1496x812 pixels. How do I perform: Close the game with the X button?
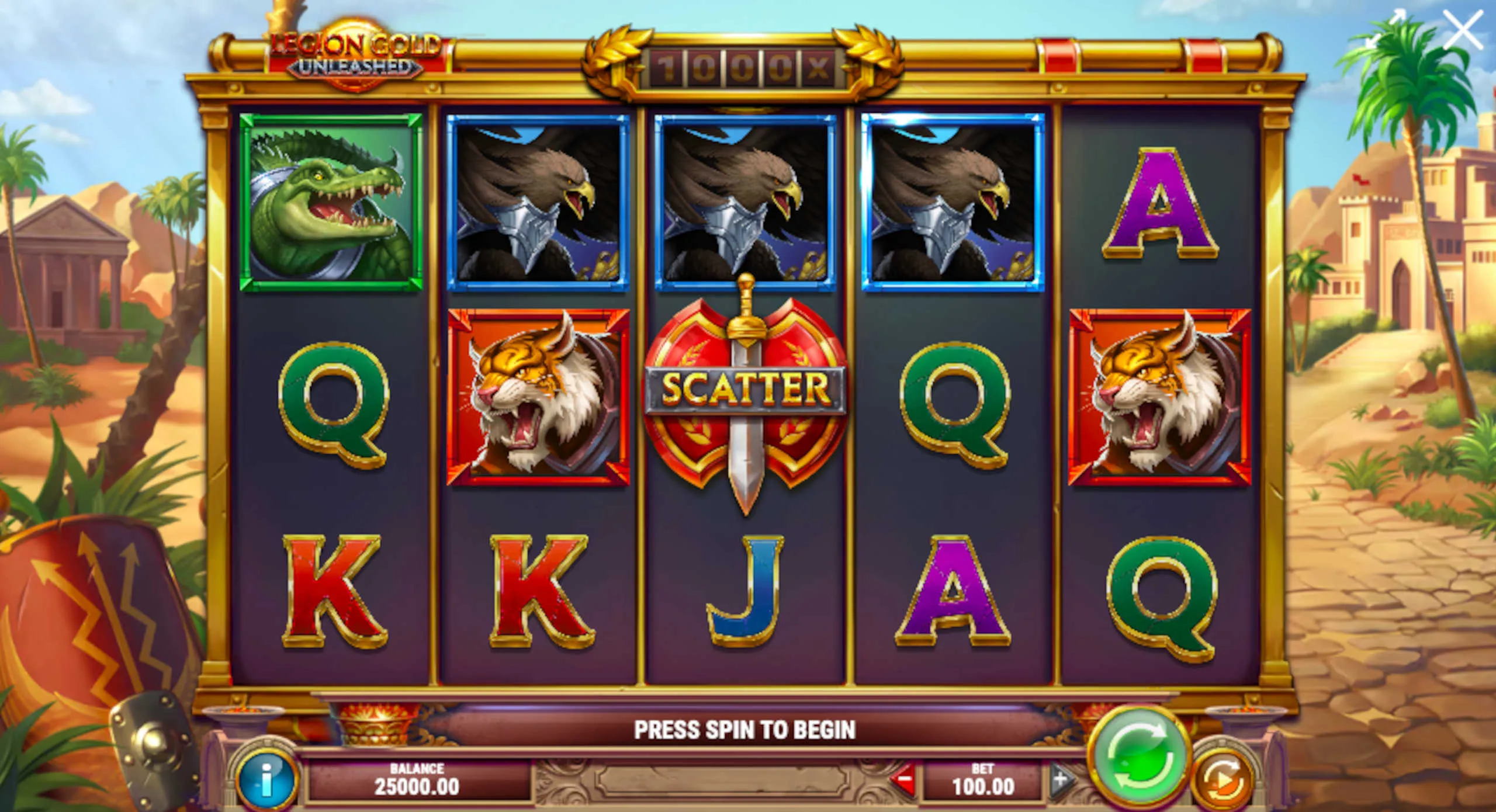[1462, 30]
